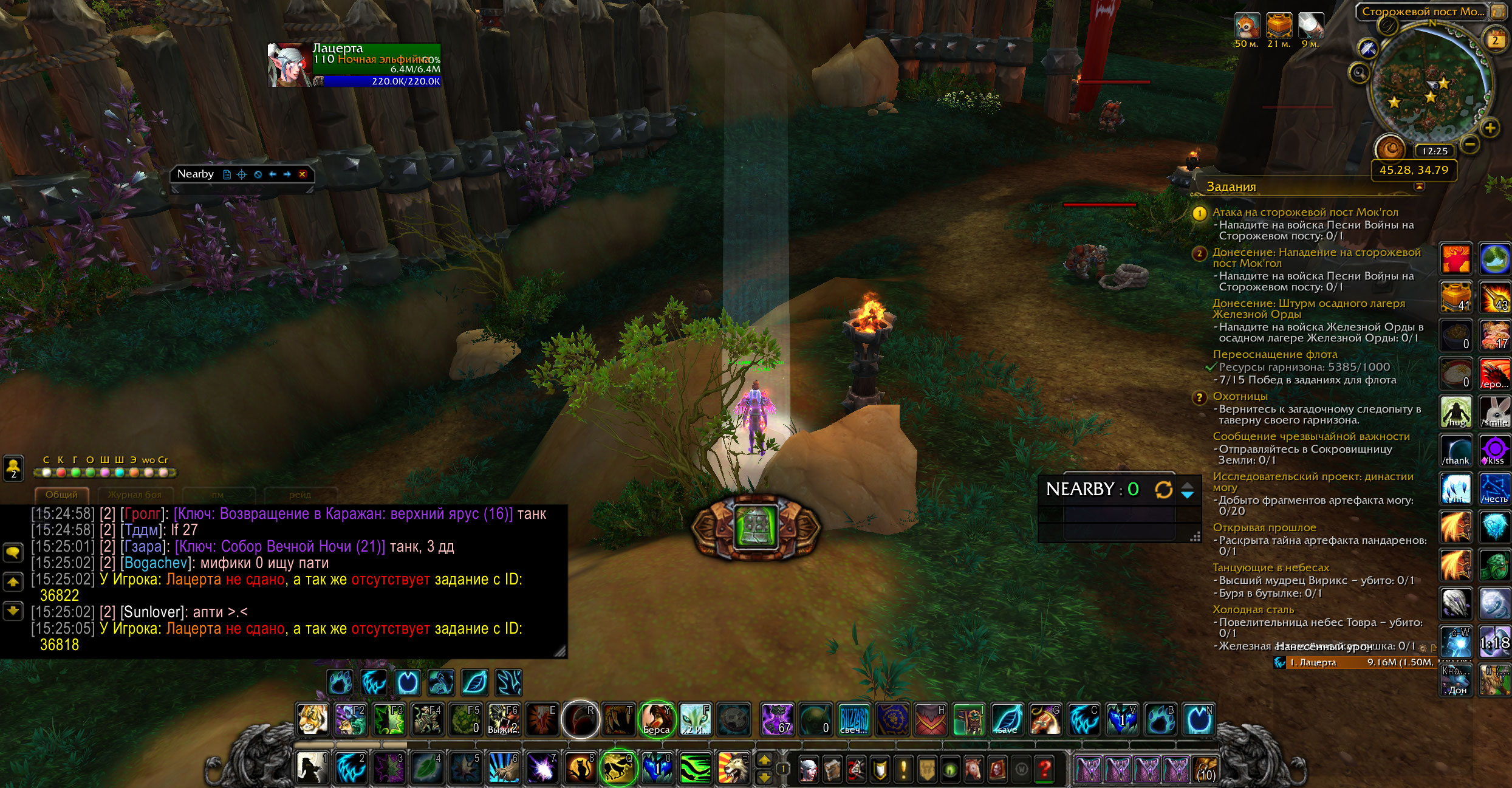Zoom out the minimap with minus button
The width and height of the screenshot is (1512, 788).
1470,145
